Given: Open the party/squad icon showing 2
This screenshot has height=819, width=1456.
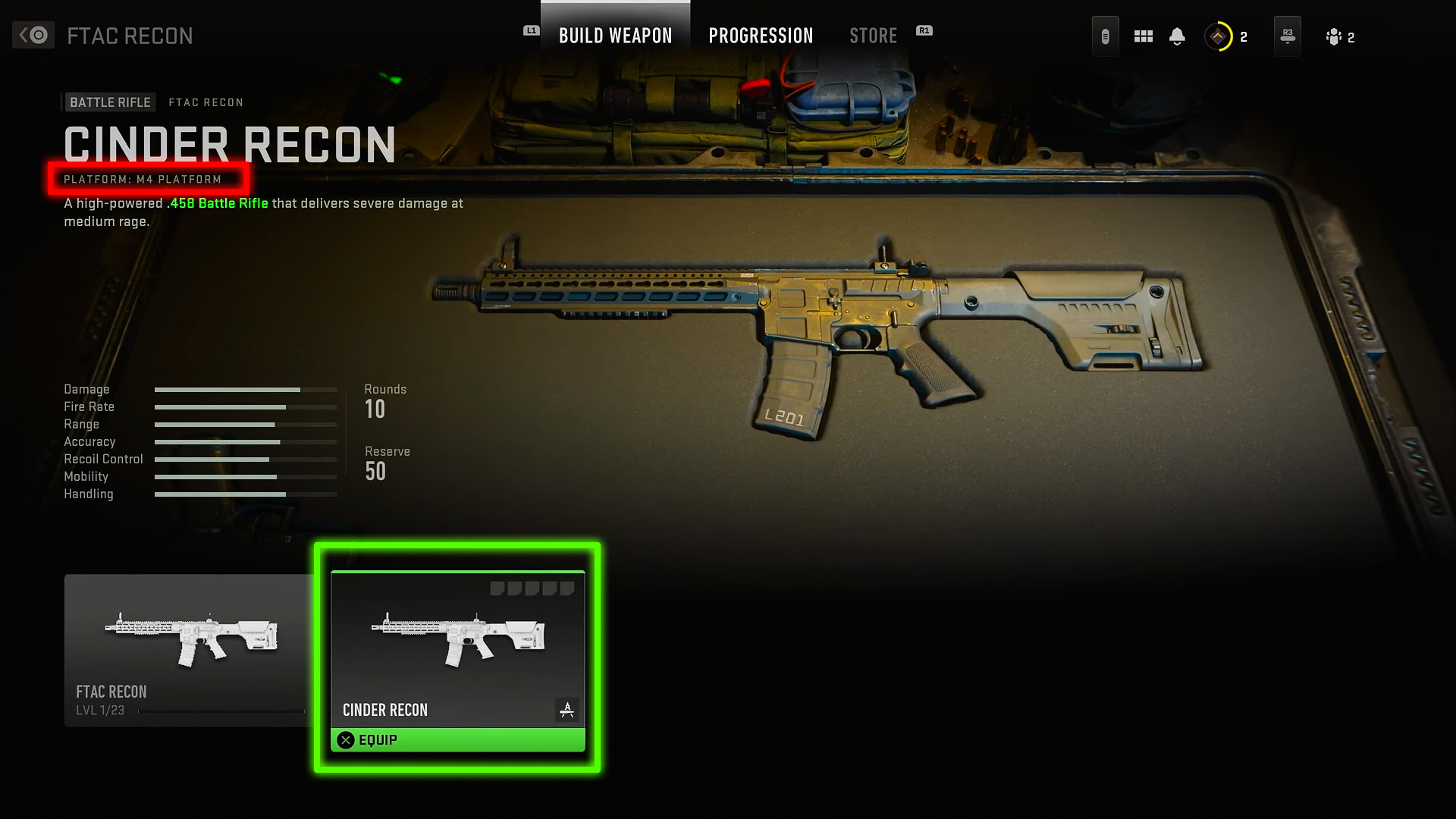Looking at the screenshot, I should click(x=1332, y=36).
